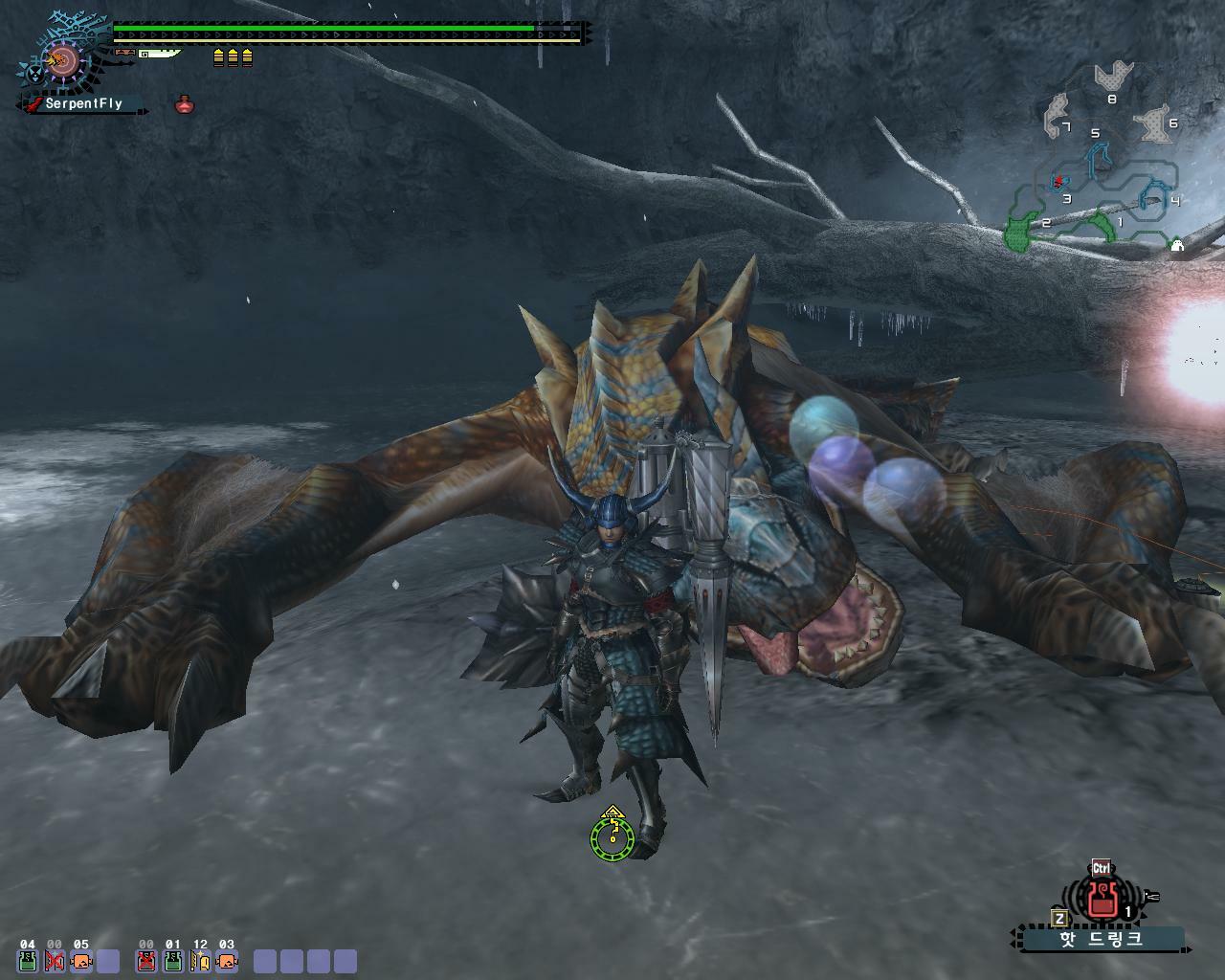Image resolution: width=1225 pixels, height=980 pixels.
Task: Click the green area 2 on minimap
Action: (1020, 233)
